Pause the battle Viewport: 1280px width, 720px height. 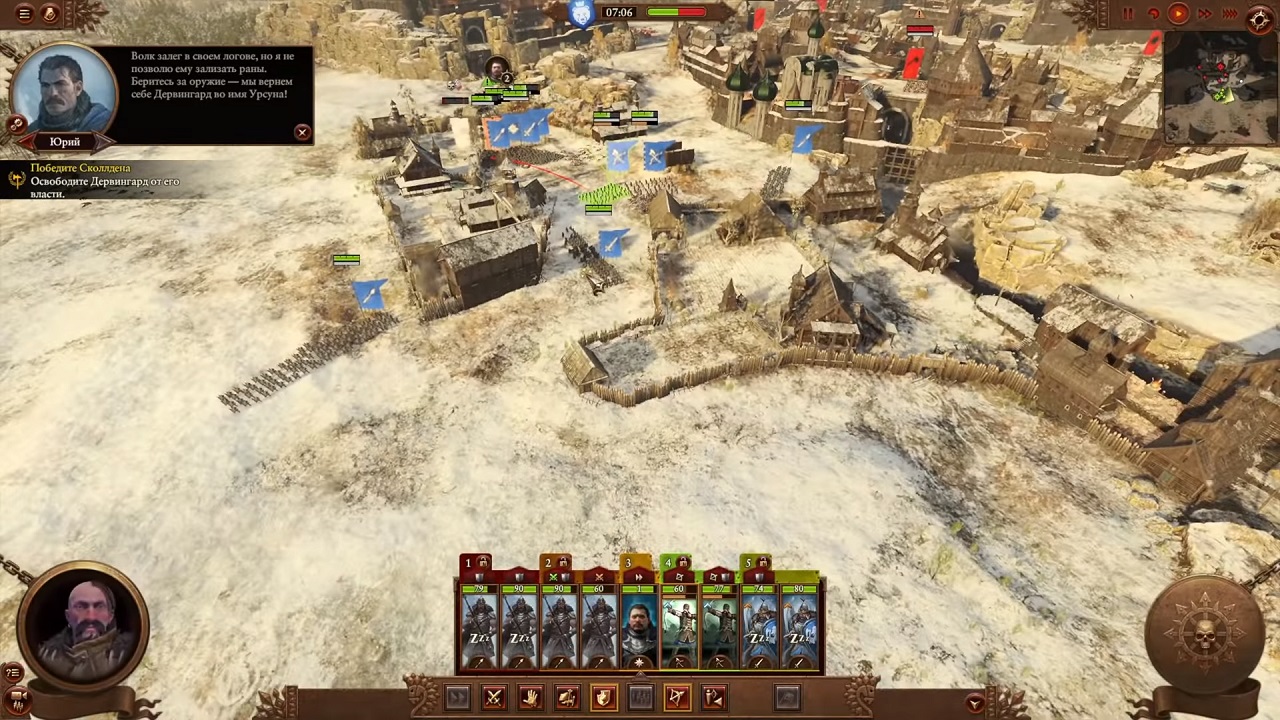[x=1128, y=14]
